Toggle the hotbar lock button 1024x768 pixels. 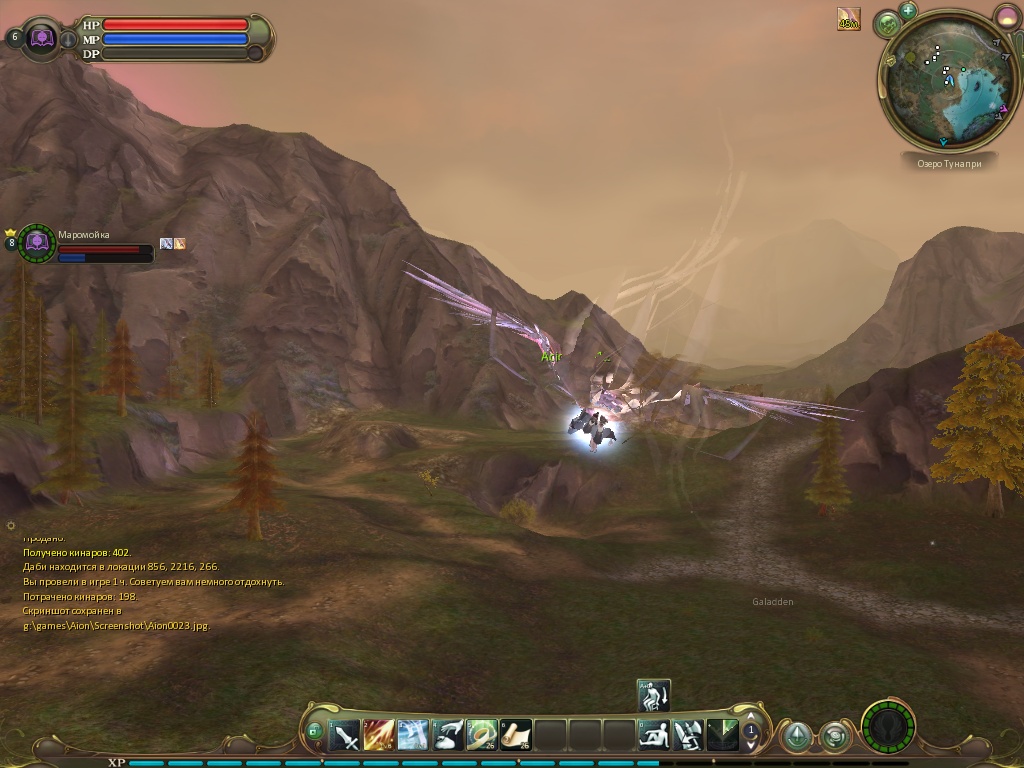pyautogui.click(x=314, y=731)
